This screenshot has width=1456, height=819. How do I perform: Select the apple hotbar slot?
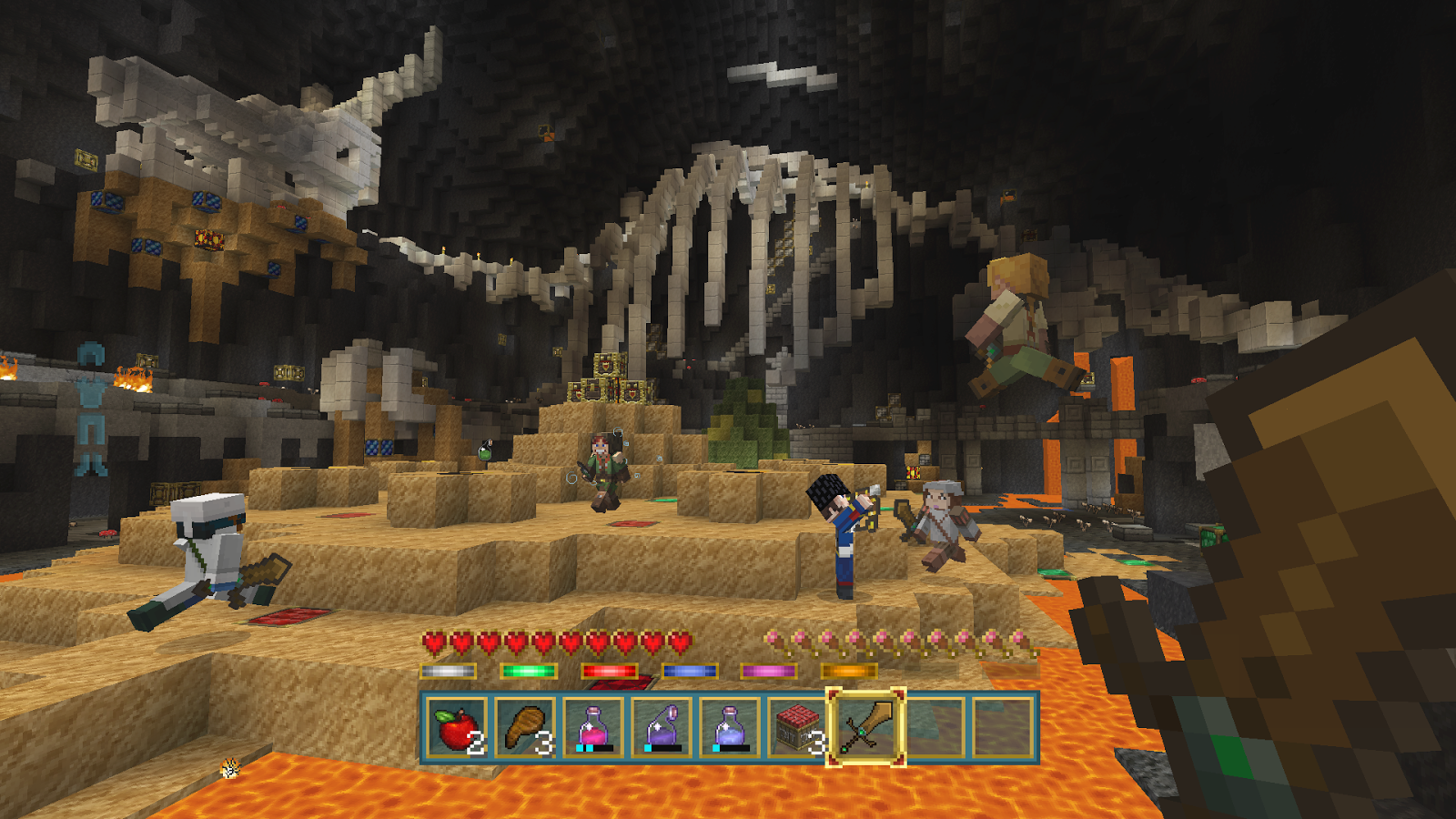(x=456, y=726)
